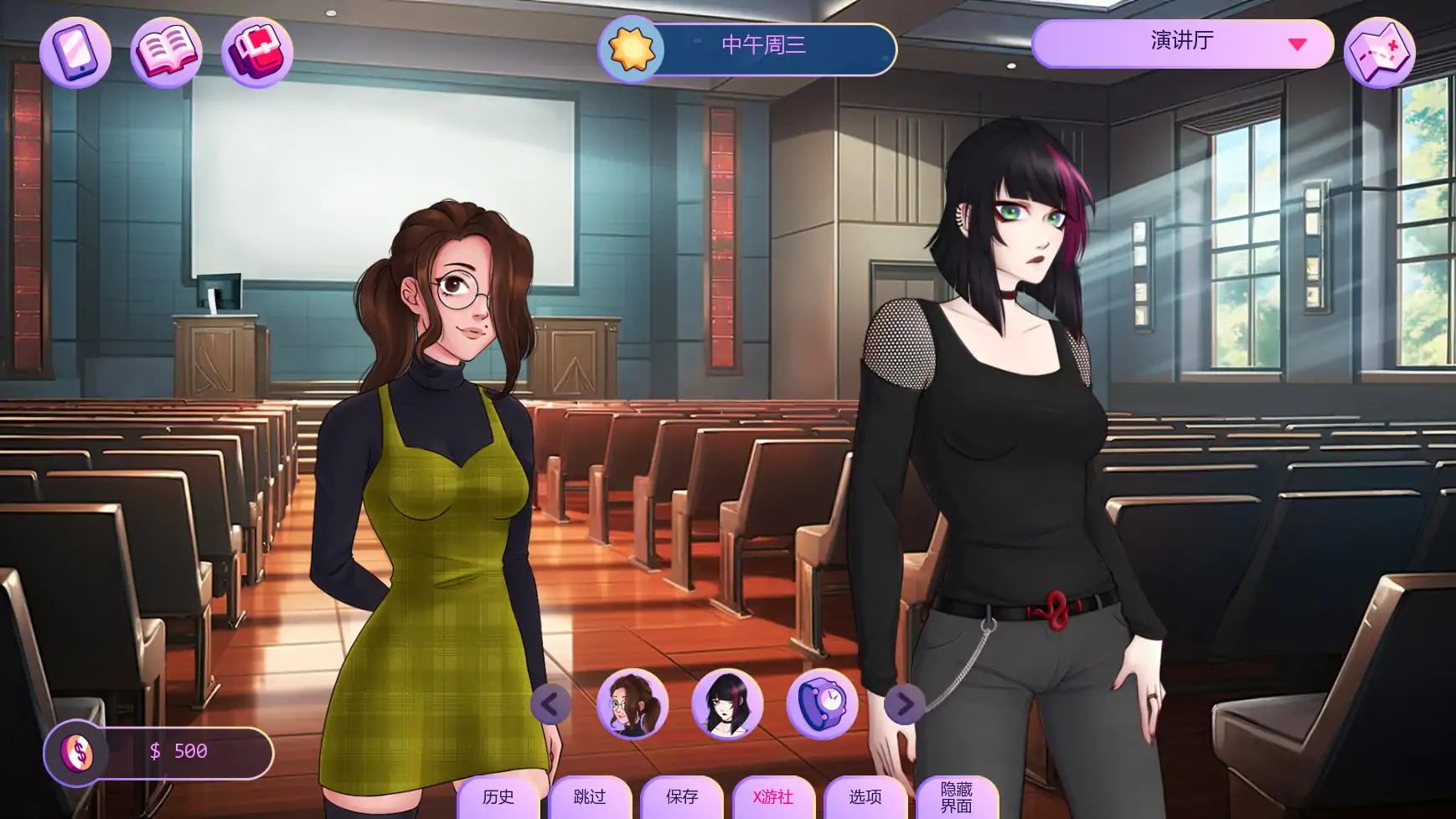Open the phone app
The height and width of the screenshot is (819, 1456).
(78, 52)
